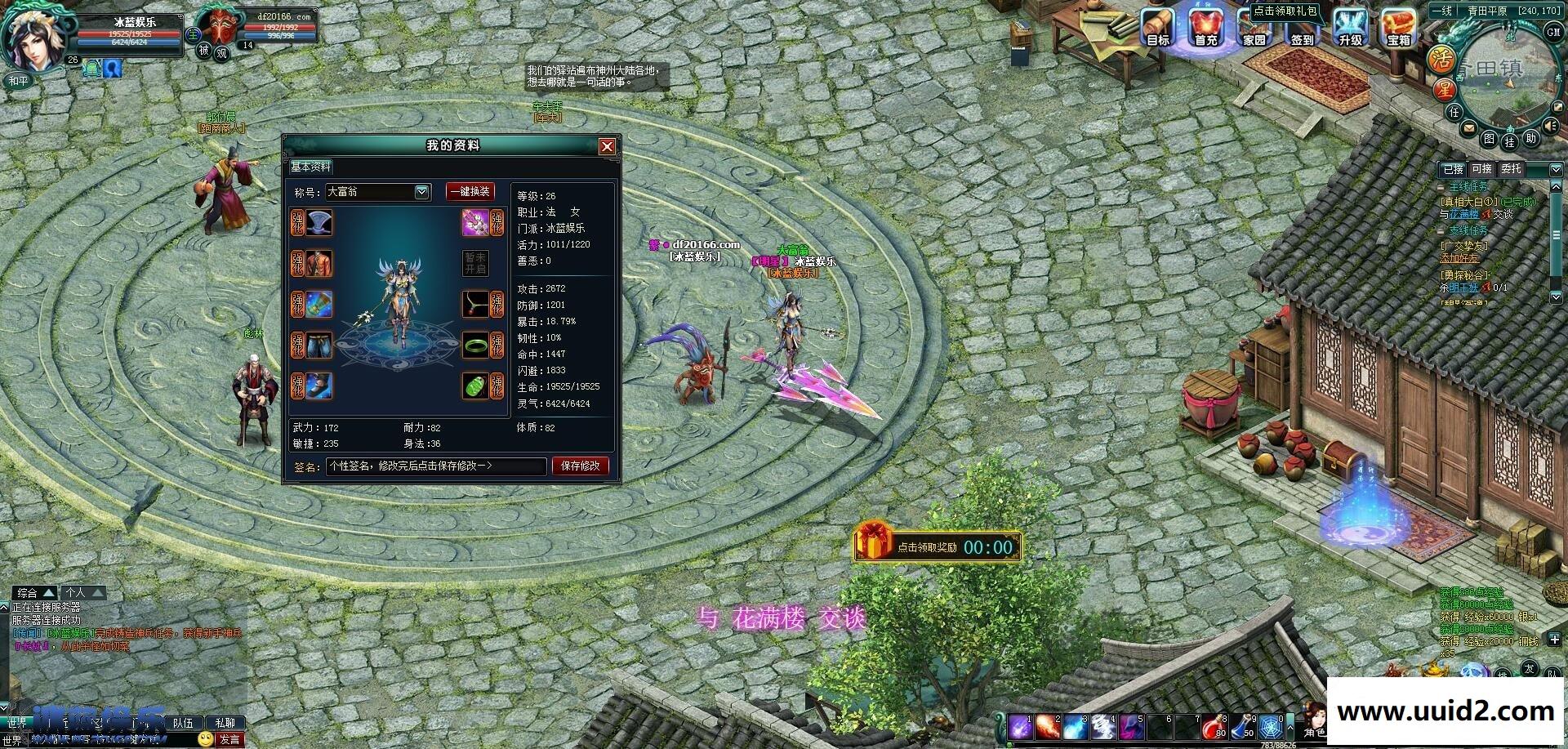Viewport: 1568px width, 749px height.
Task: Switch to the 可接 quest tab
Action: pyautogui.click(x=1483, y=168)
